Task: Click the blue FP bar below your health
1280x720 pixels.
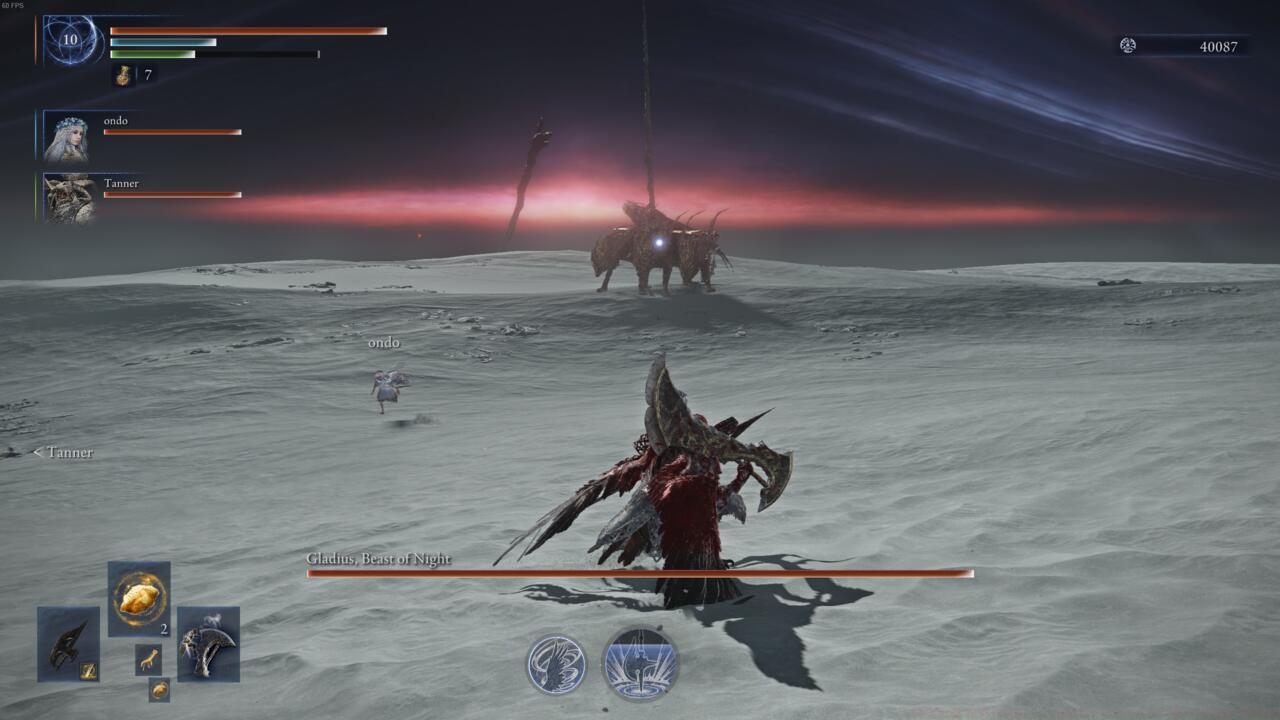Action: [x=165, y=43]
